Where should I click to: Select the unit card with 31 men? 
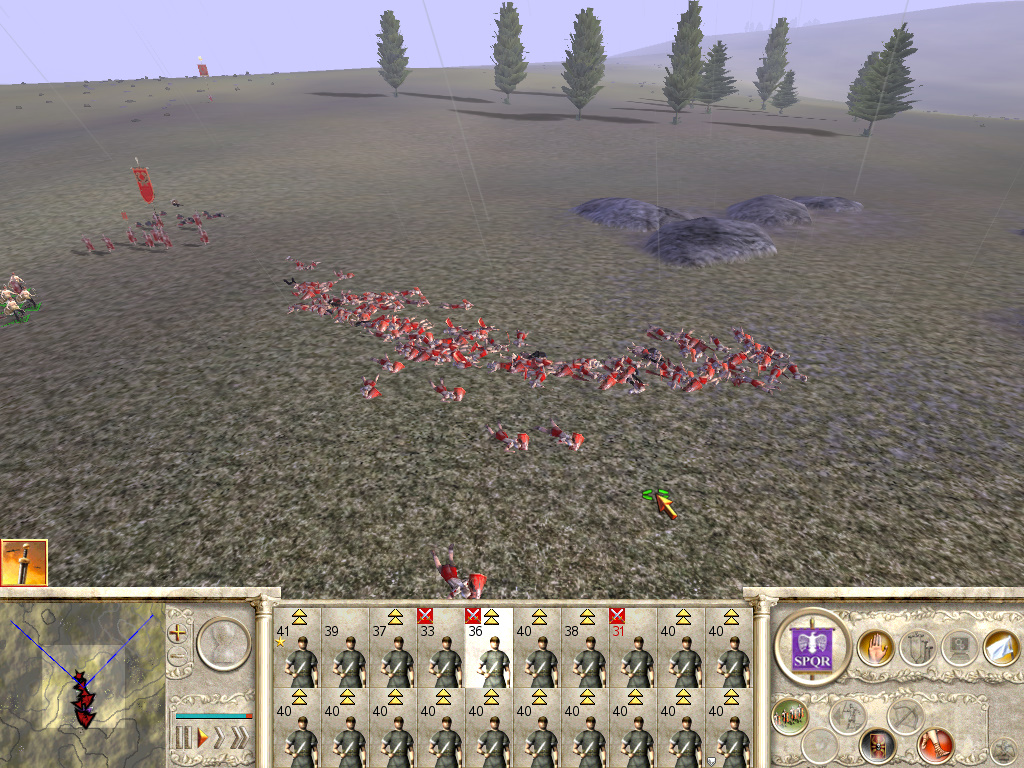633,648
